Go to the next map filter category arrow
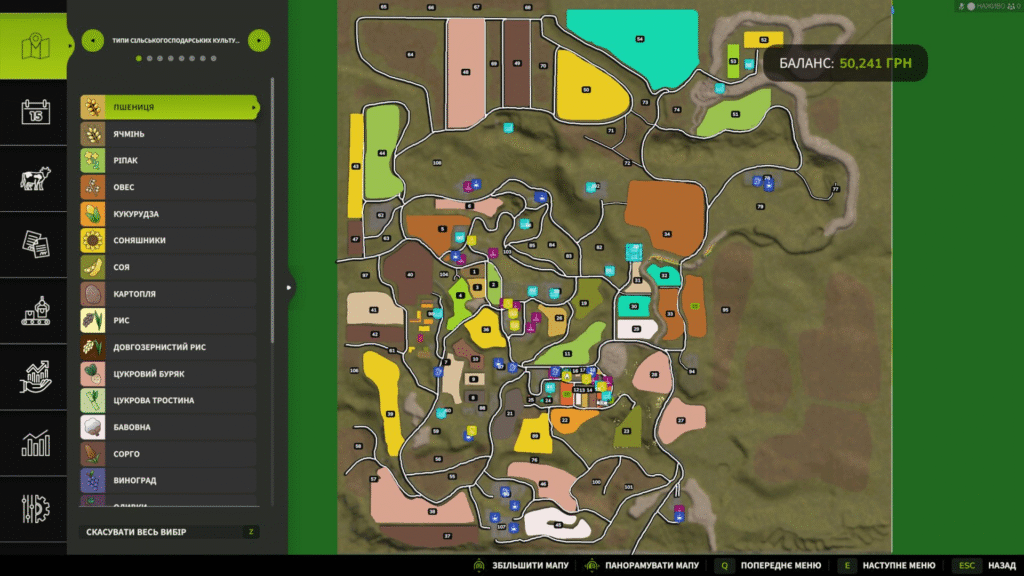 258,41
